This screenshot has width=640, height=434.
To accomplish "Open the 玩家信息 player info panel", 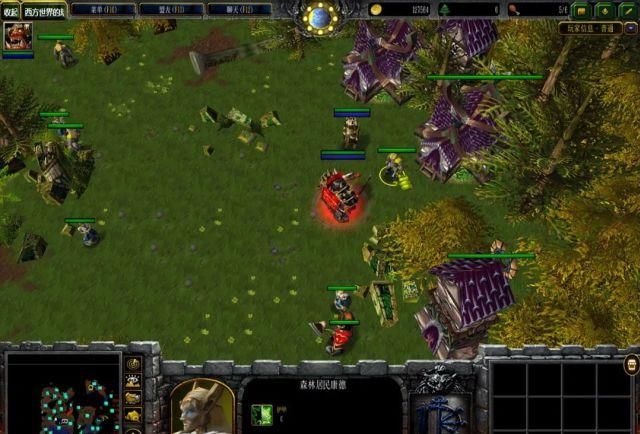I will pyautogui.click(x=597, y=31).
